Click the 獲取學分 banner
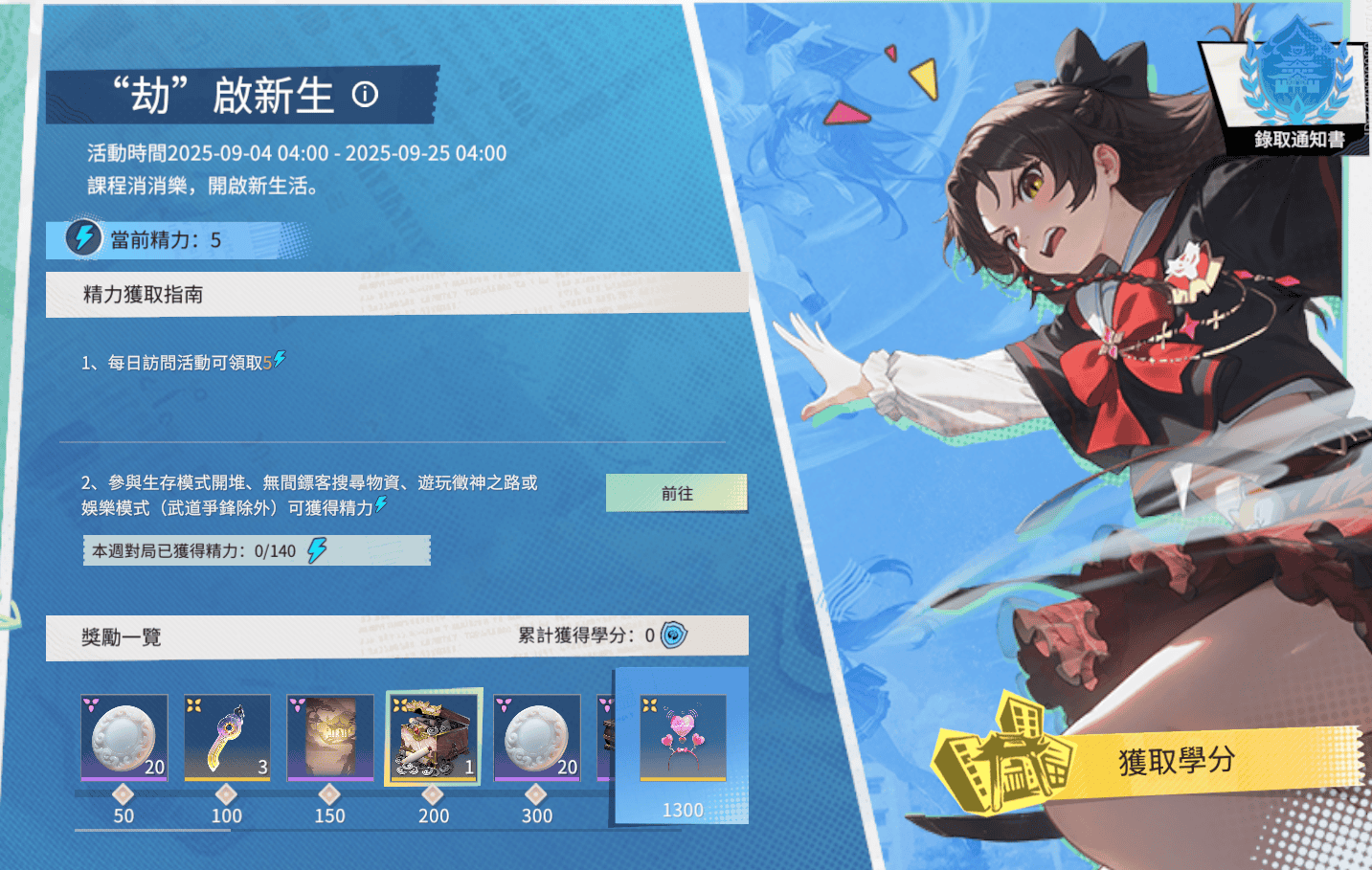1372x870 pixels. [1176, 757]
